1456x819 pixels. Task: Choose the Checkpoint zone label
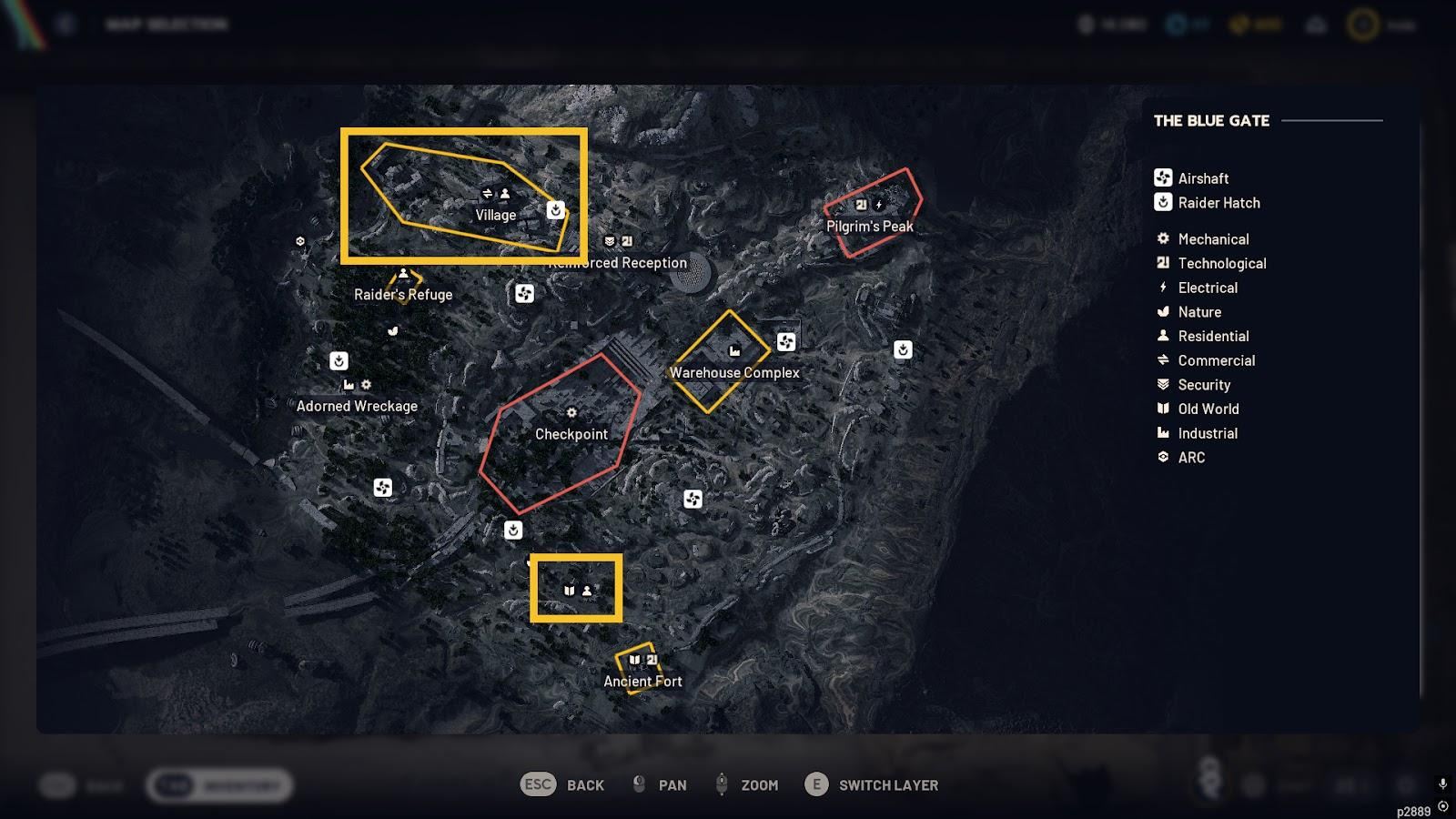click(x=571, y=434)
